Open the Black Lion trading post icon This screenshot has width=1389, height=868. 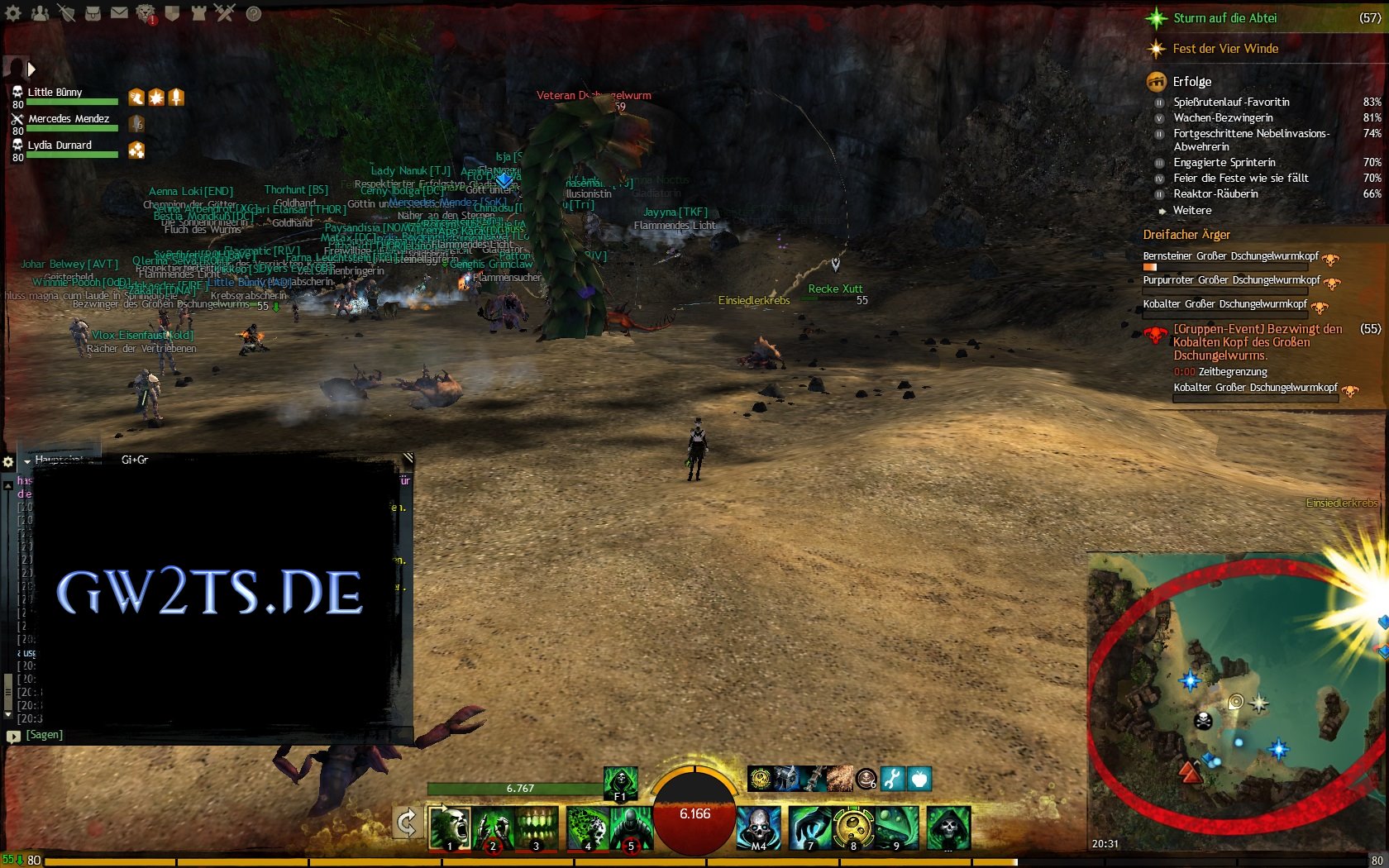(146, 13)
